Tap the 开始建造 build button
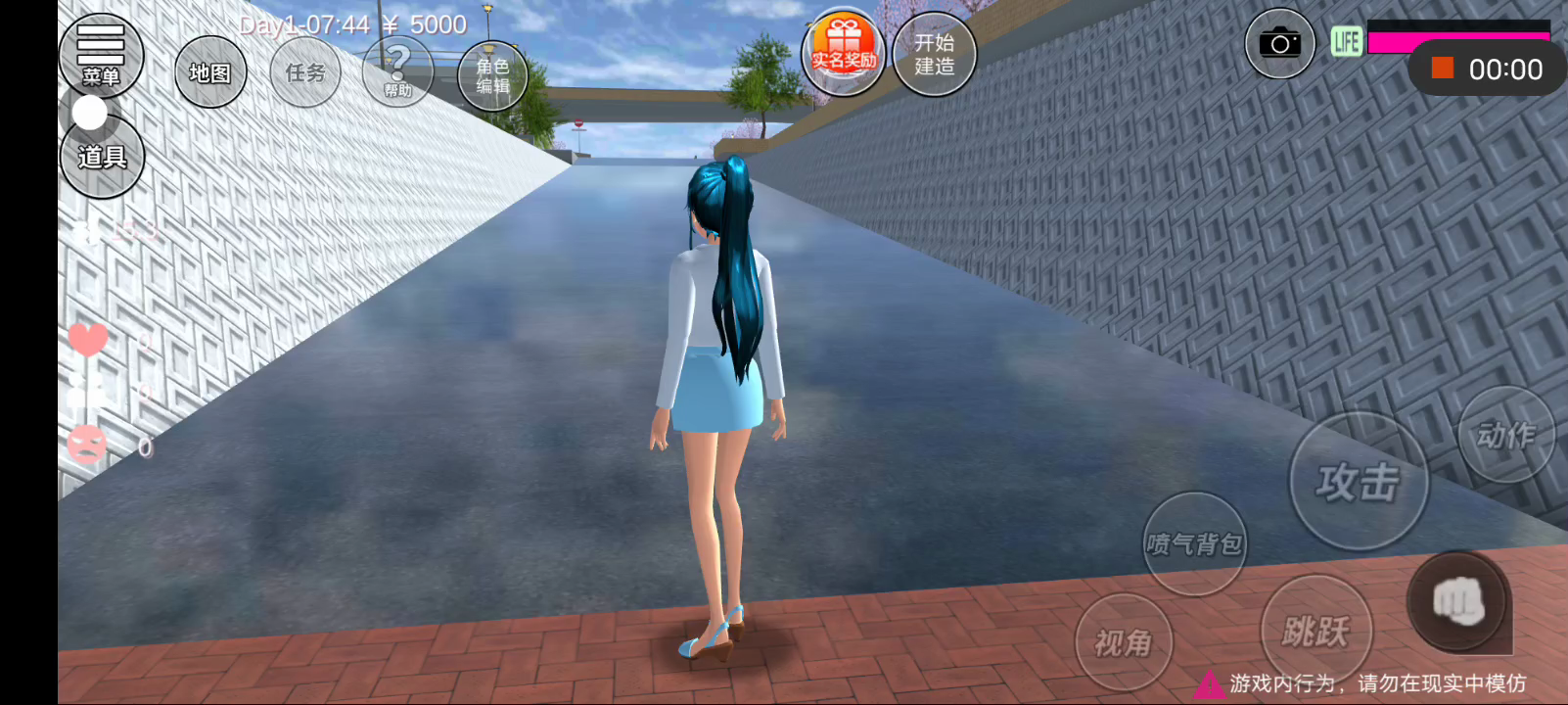 click(x=934, y=54)
